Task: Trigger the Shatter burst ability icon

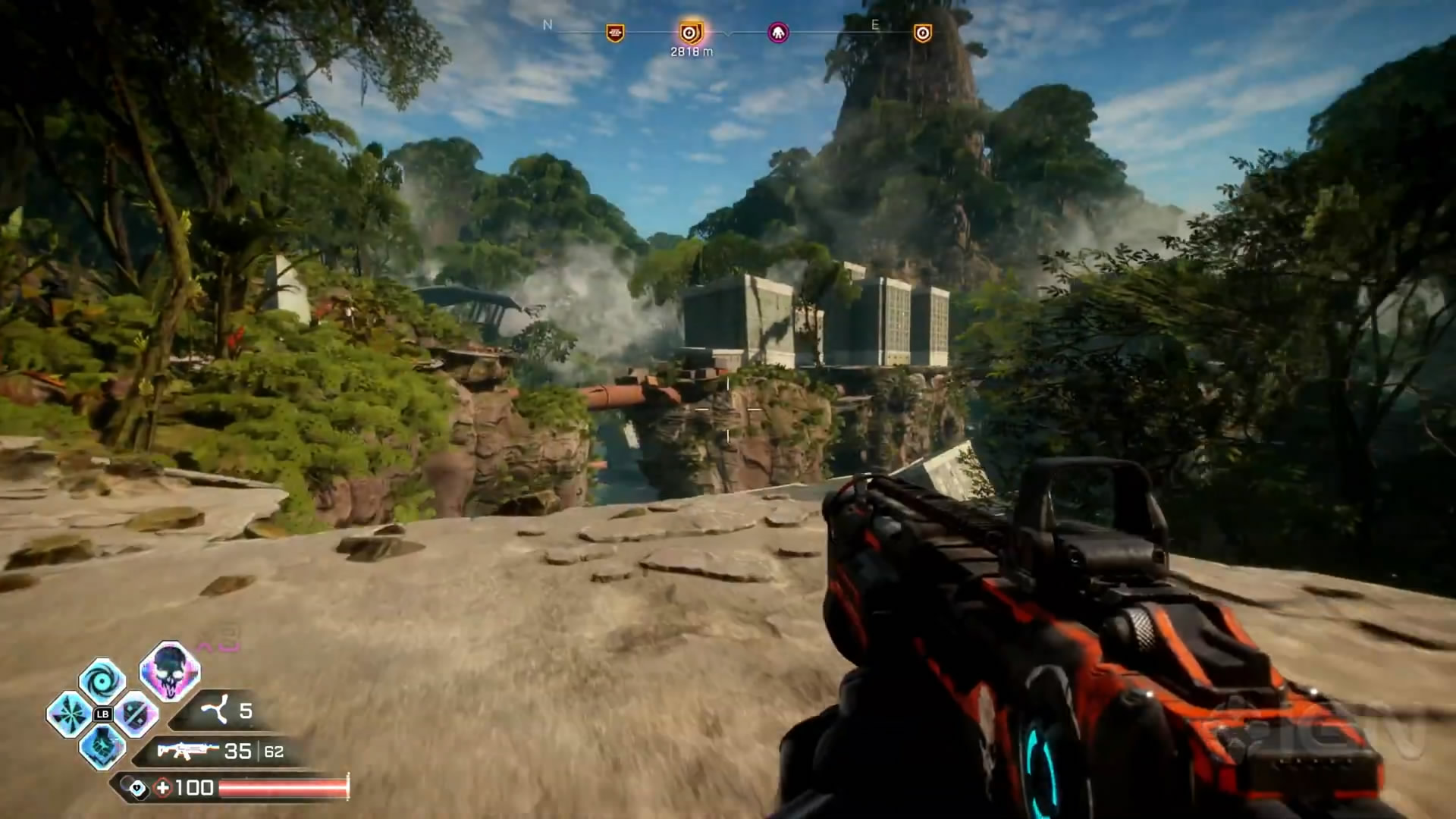Action: (x=69, y=714)
